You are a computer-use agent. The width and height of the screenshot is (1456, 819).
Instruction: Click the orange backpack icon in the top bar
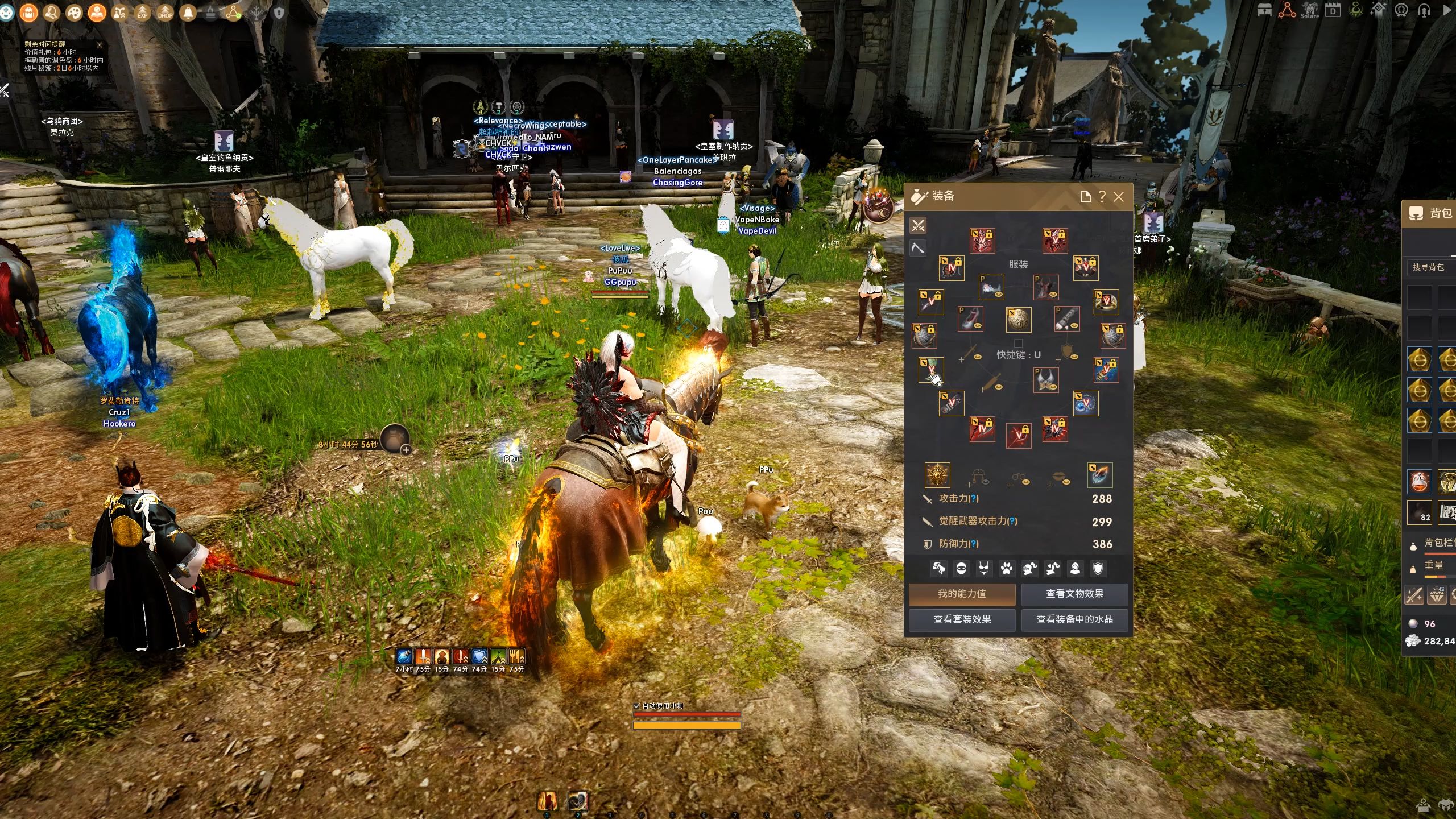point(29,13)
